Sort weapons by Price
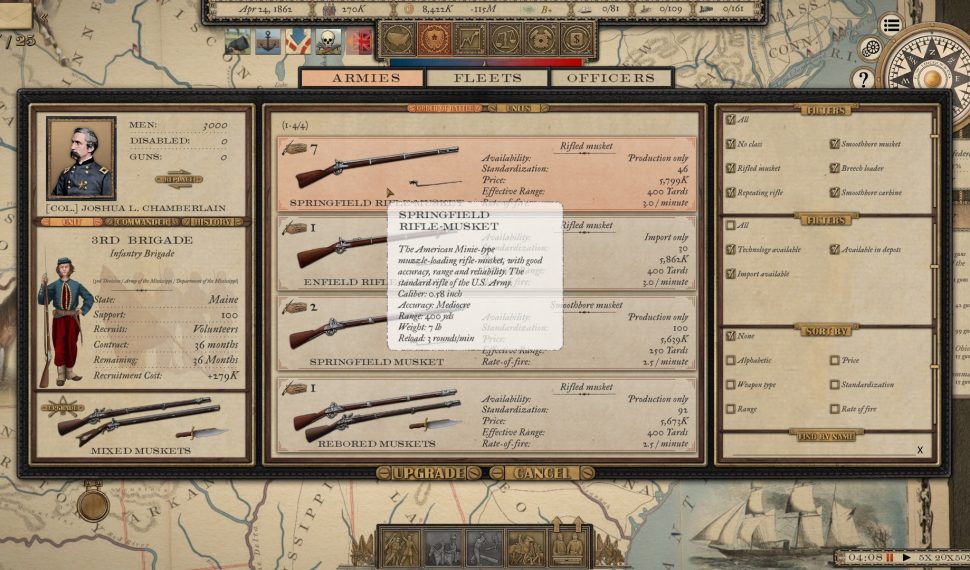 (x=834, y=360)
